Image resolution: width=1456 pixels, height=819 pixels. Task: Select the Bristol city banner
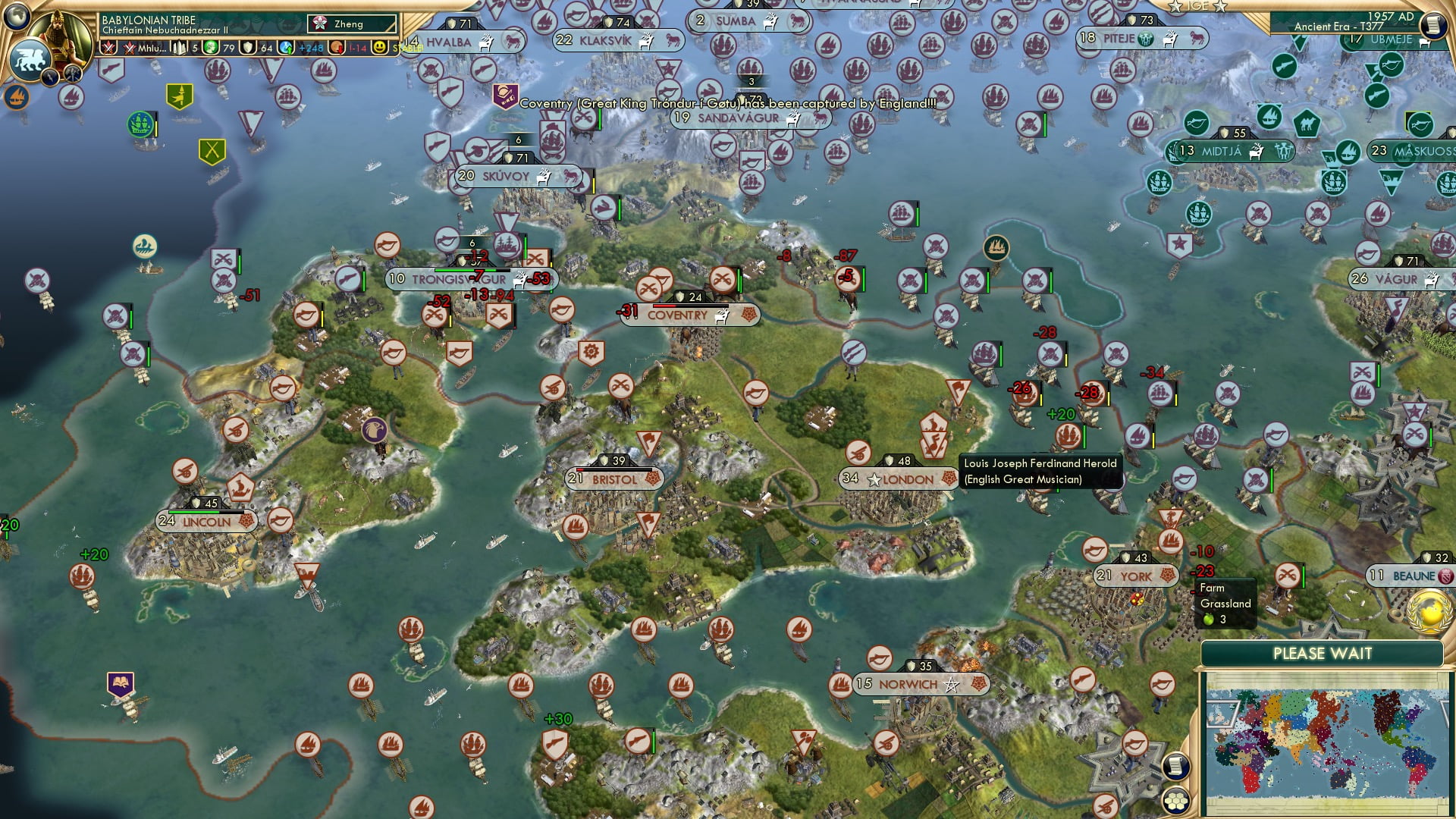tap(615, 479)
